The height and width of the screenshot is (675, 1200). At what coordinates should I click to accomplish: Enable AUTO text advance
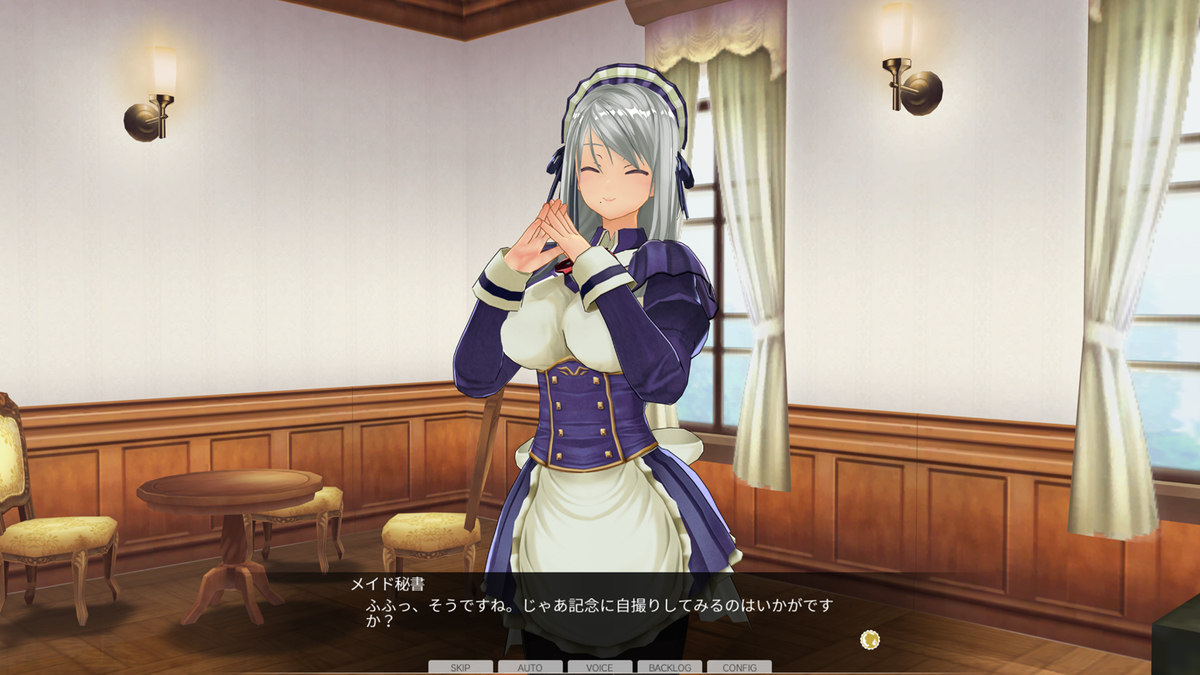[530, 667]
